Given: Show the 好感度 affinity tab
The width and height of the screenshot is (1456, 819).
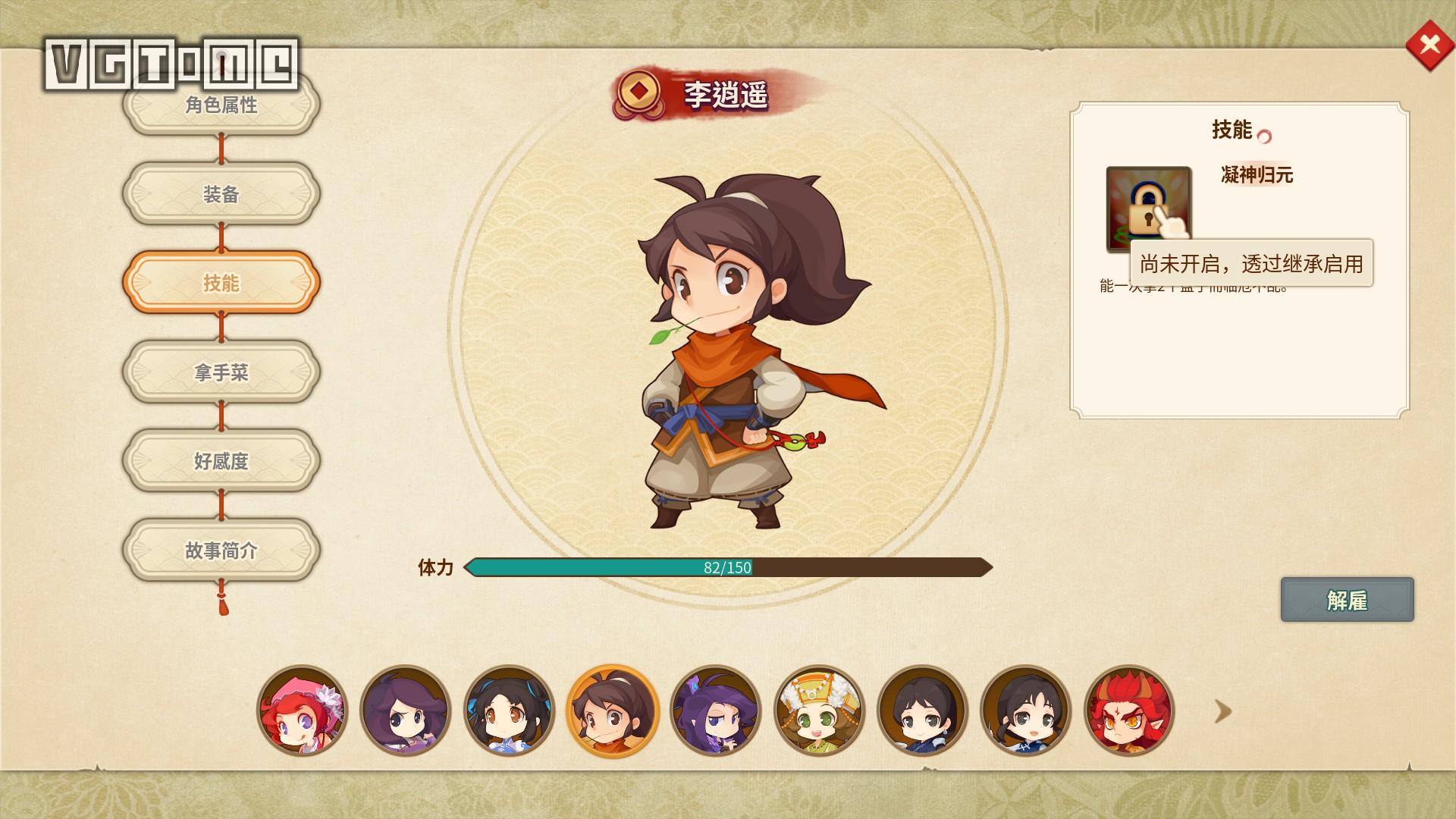Looking at the screenshot, I should coord(221,461).
